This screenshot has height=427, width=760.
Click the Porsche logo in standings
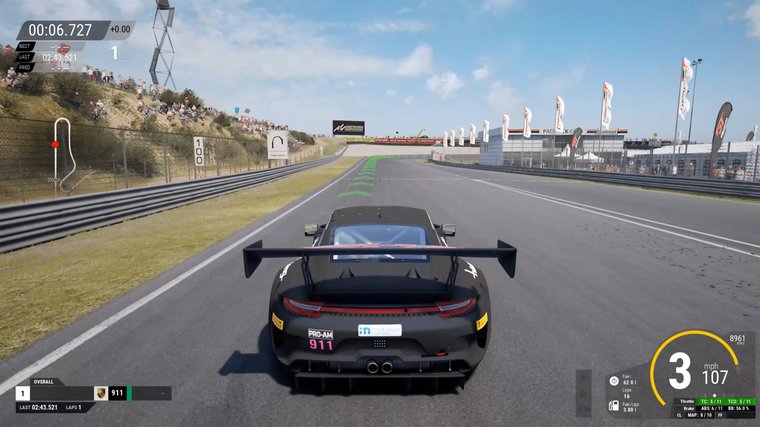pos(101,394)
